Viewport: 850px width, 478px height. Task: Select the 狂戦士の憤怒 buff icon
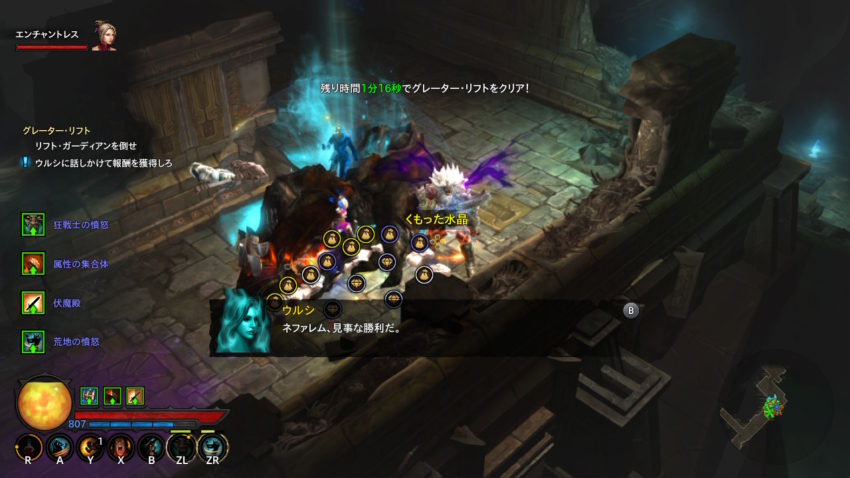[x=33, y=225]
